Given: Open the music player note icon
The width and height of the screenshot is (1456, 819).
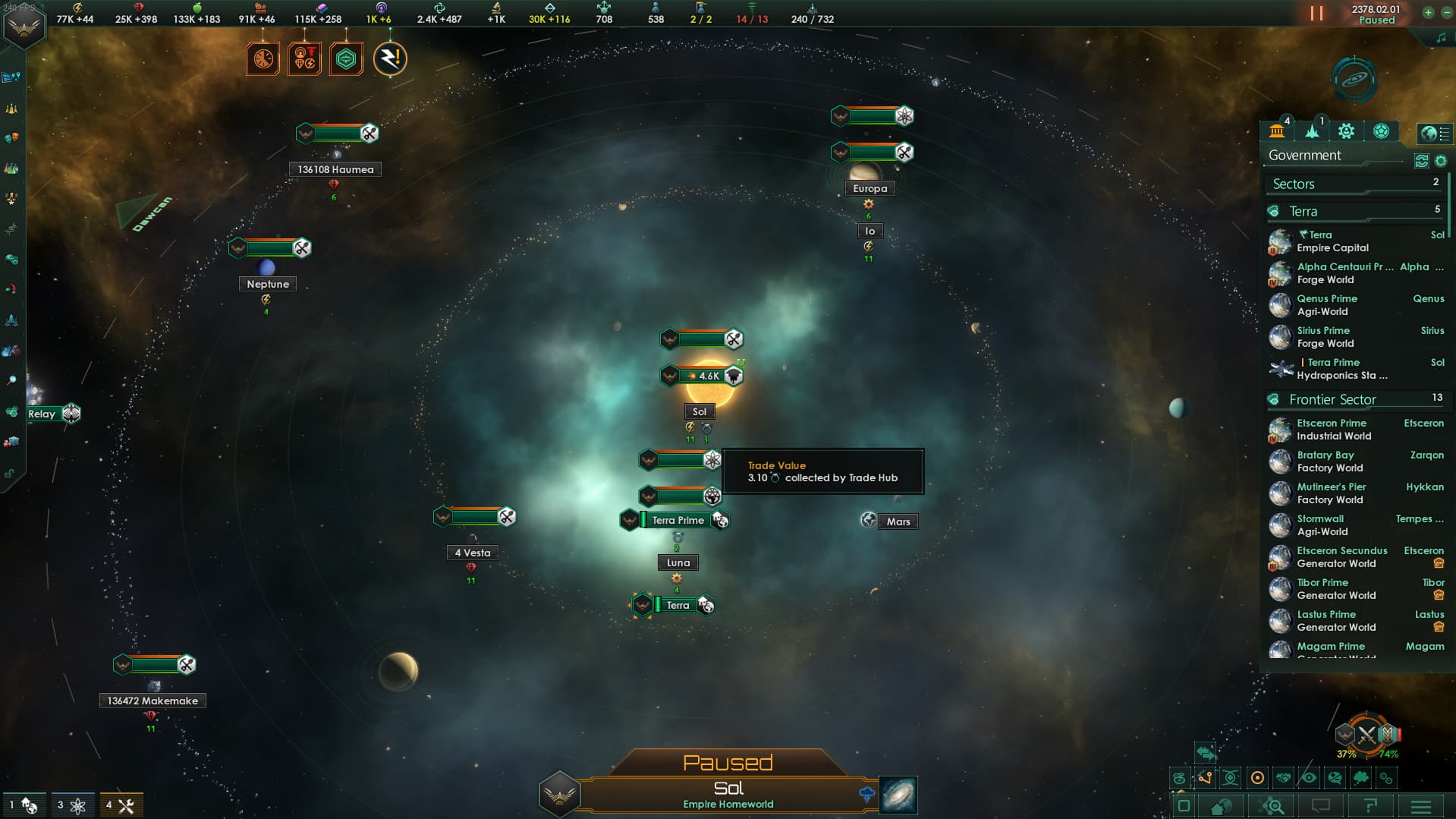Looking at the screenshot, I should (1441, 38).
